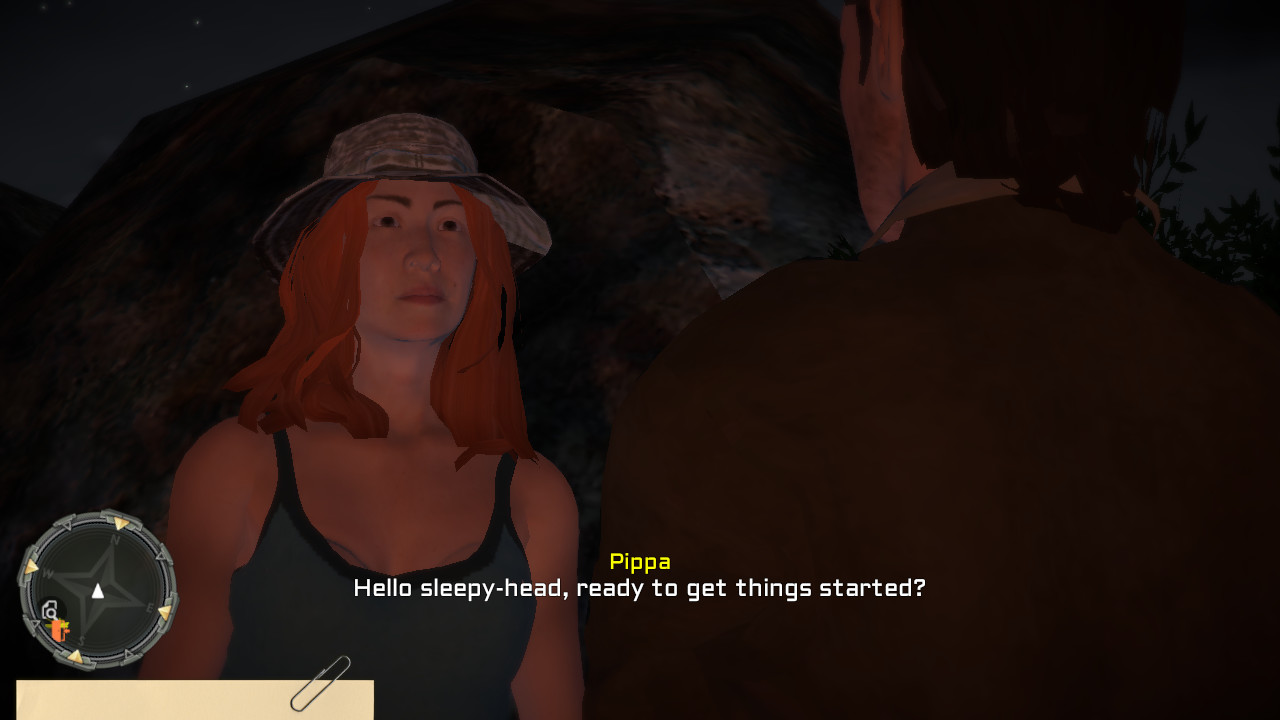Click the gold triangle marker near North
The image size is (1280, 720).
120,522
